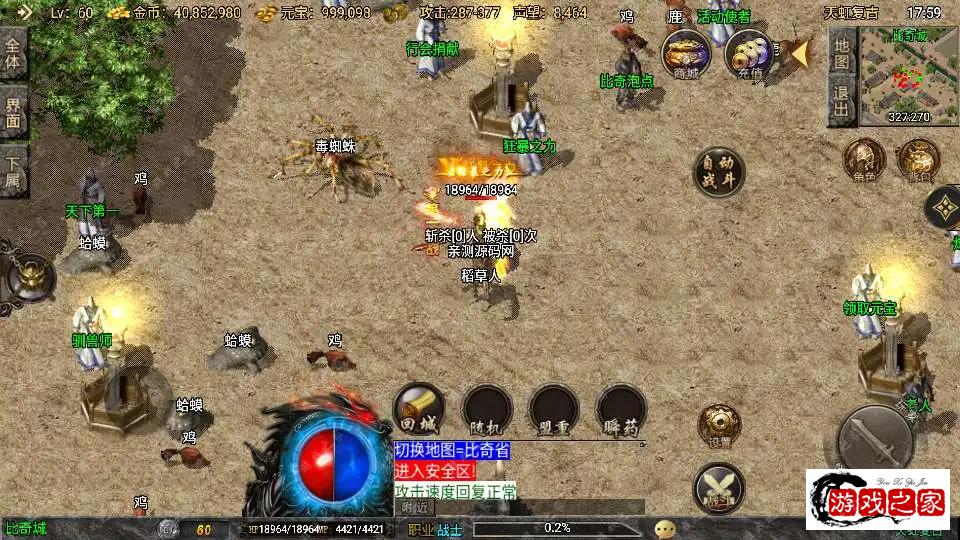Select the 下属 tab
This screenshot has height=540, width=960.
13,171
